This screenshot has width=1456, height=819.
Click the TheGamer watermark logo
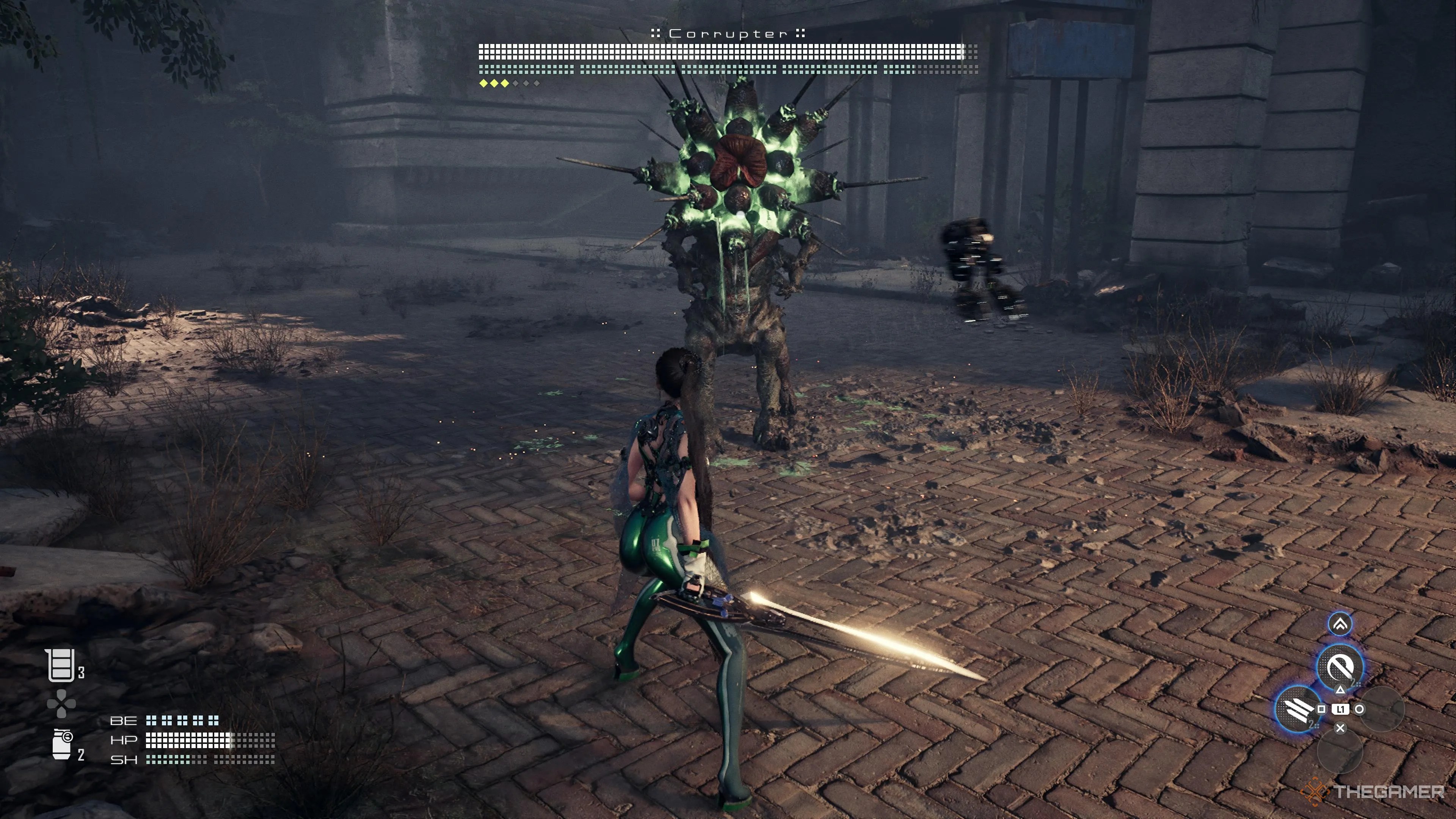pos(1316,792)
